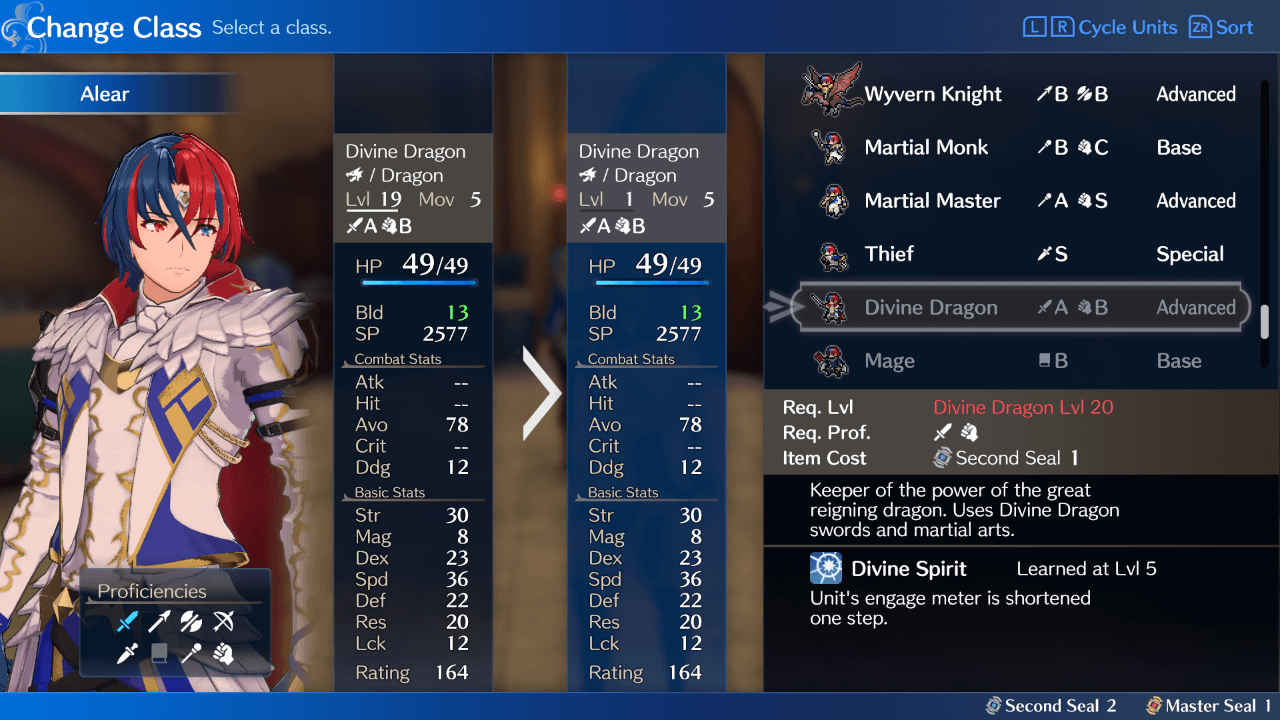Click the bow proficiency icon in Proficiencies panel
1280x720 pixels.
point(222,621)
